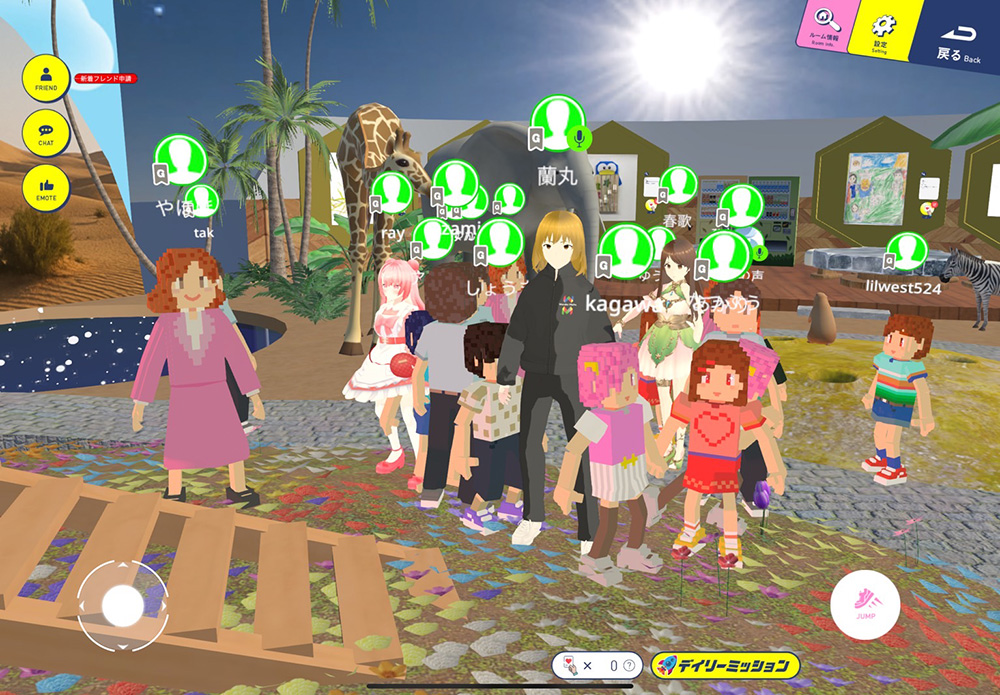Select the tak player avatar badge
Screen dimensions: 1000x695
202,201
